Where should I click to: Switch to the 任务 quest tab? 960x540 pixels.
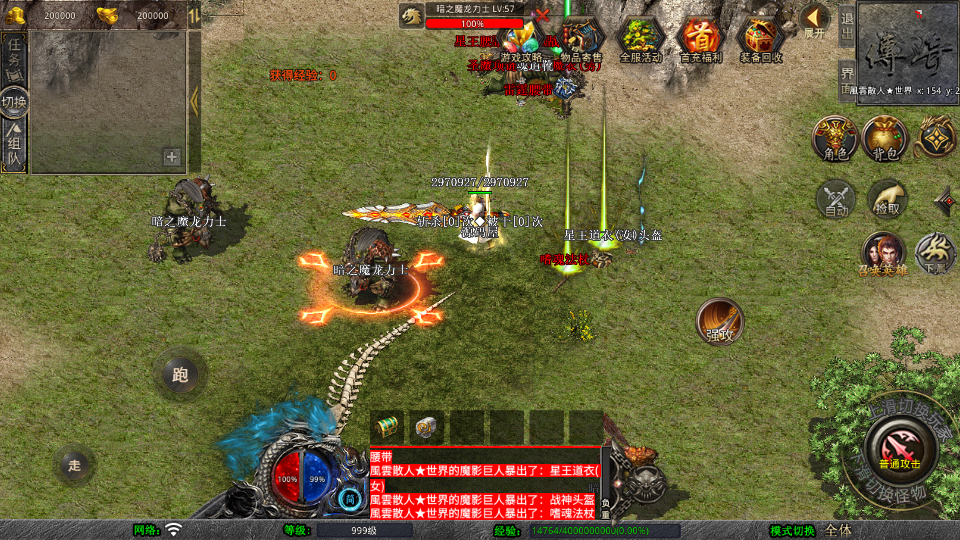(x=14, y=56)
